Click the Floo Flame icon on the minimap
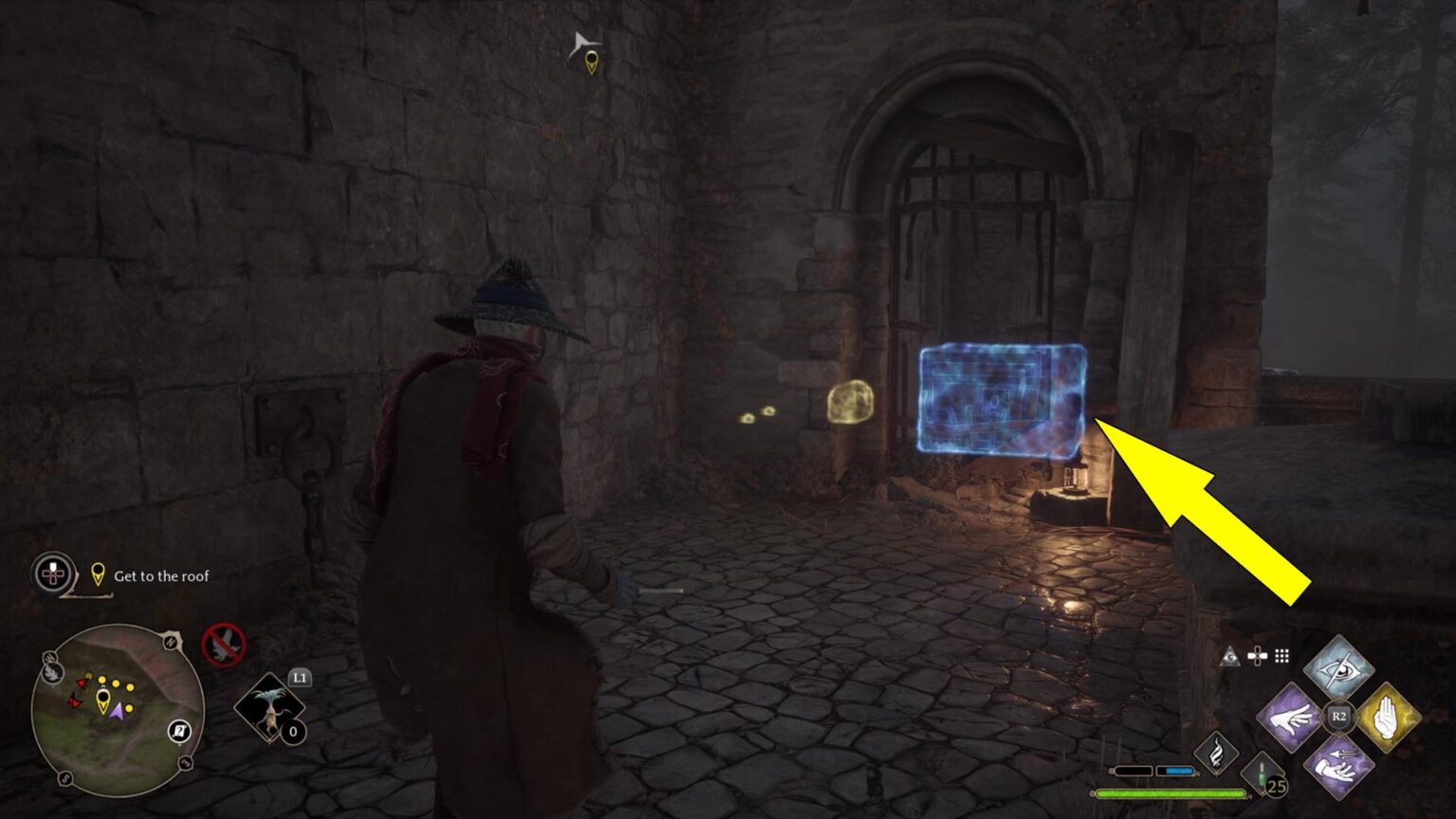1456x819 pixels. click(53, 674)
